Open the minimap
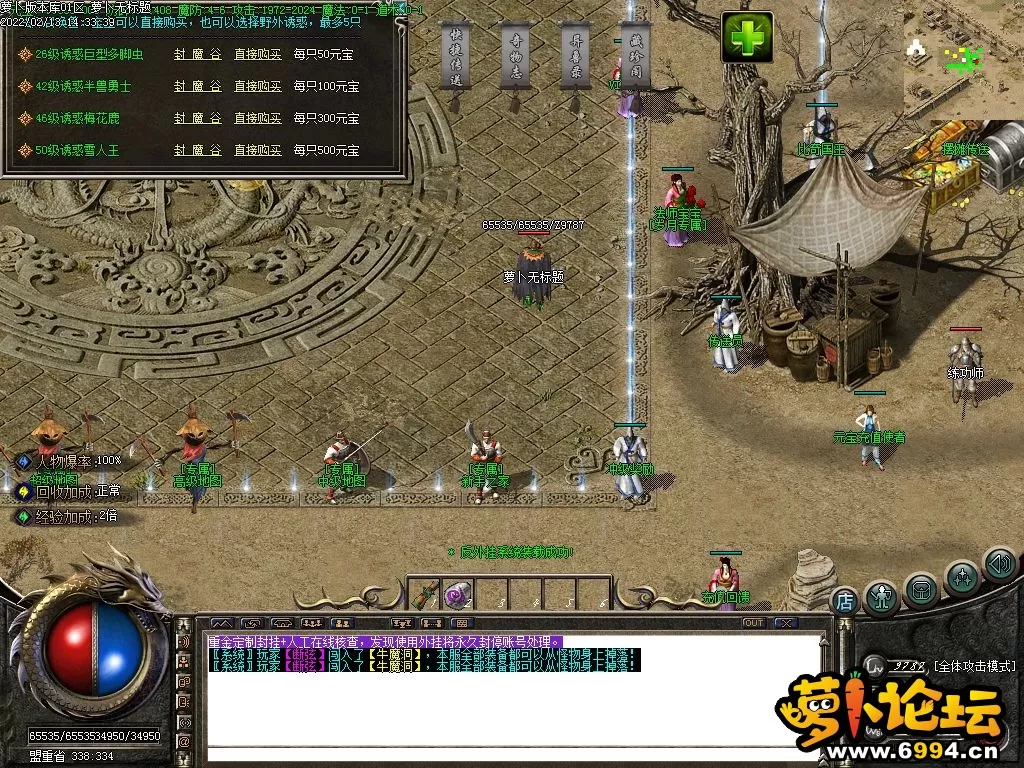 963,60
